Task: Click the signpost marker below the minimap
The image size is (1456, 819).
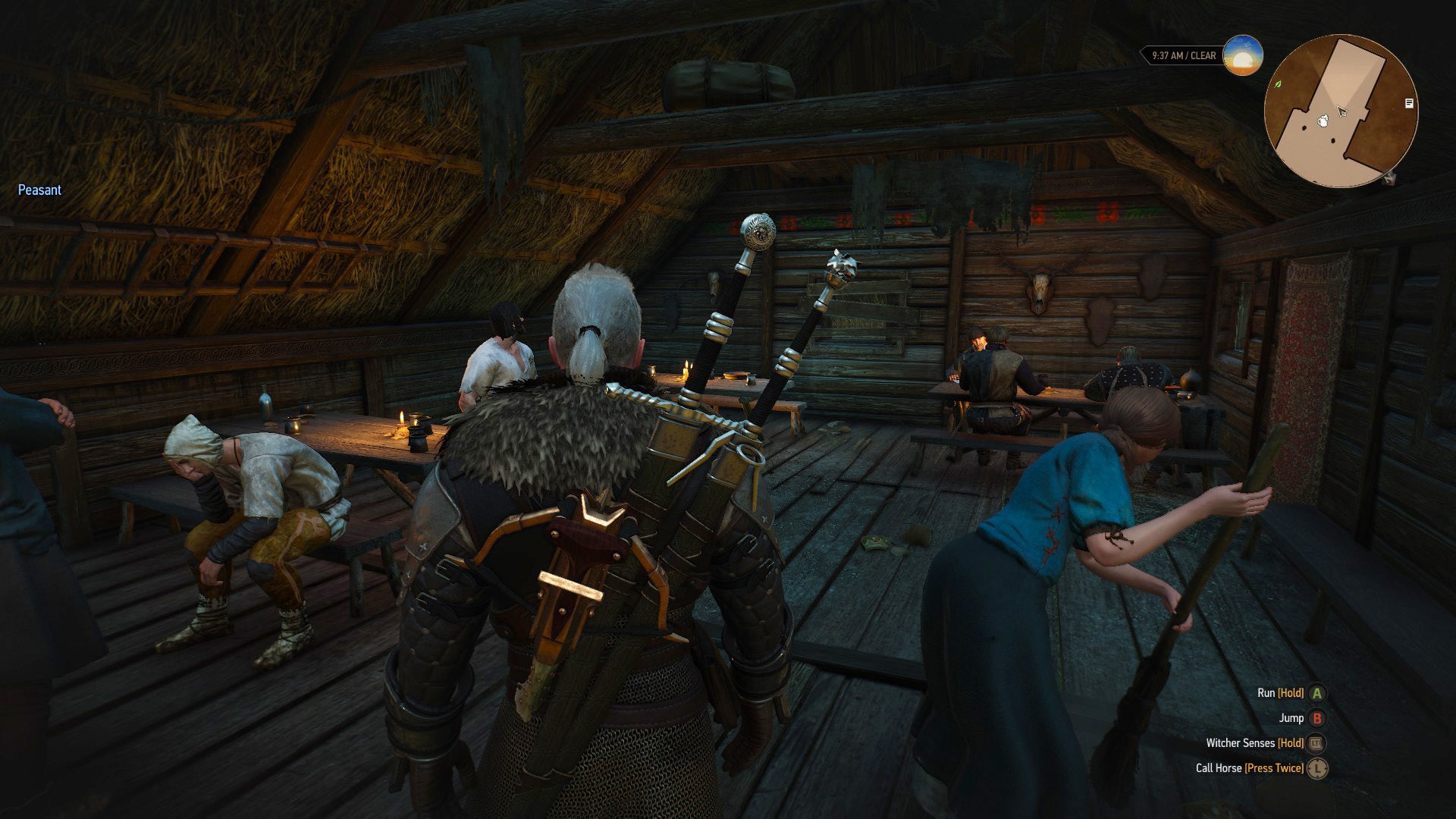Action: [1389, 180]
